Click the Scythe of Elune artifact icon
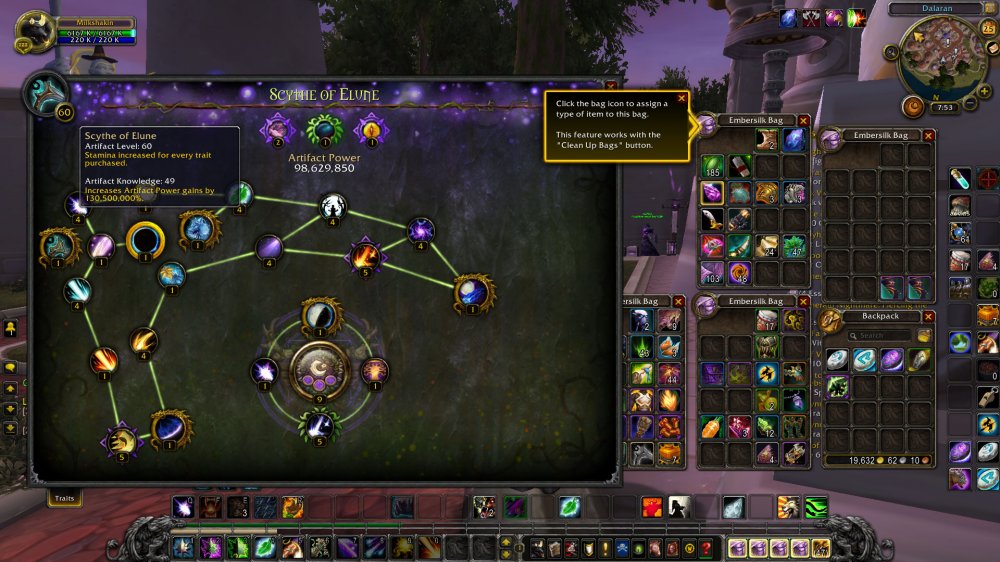Screen dimensions: 1000x562 [x=46, y=93]
